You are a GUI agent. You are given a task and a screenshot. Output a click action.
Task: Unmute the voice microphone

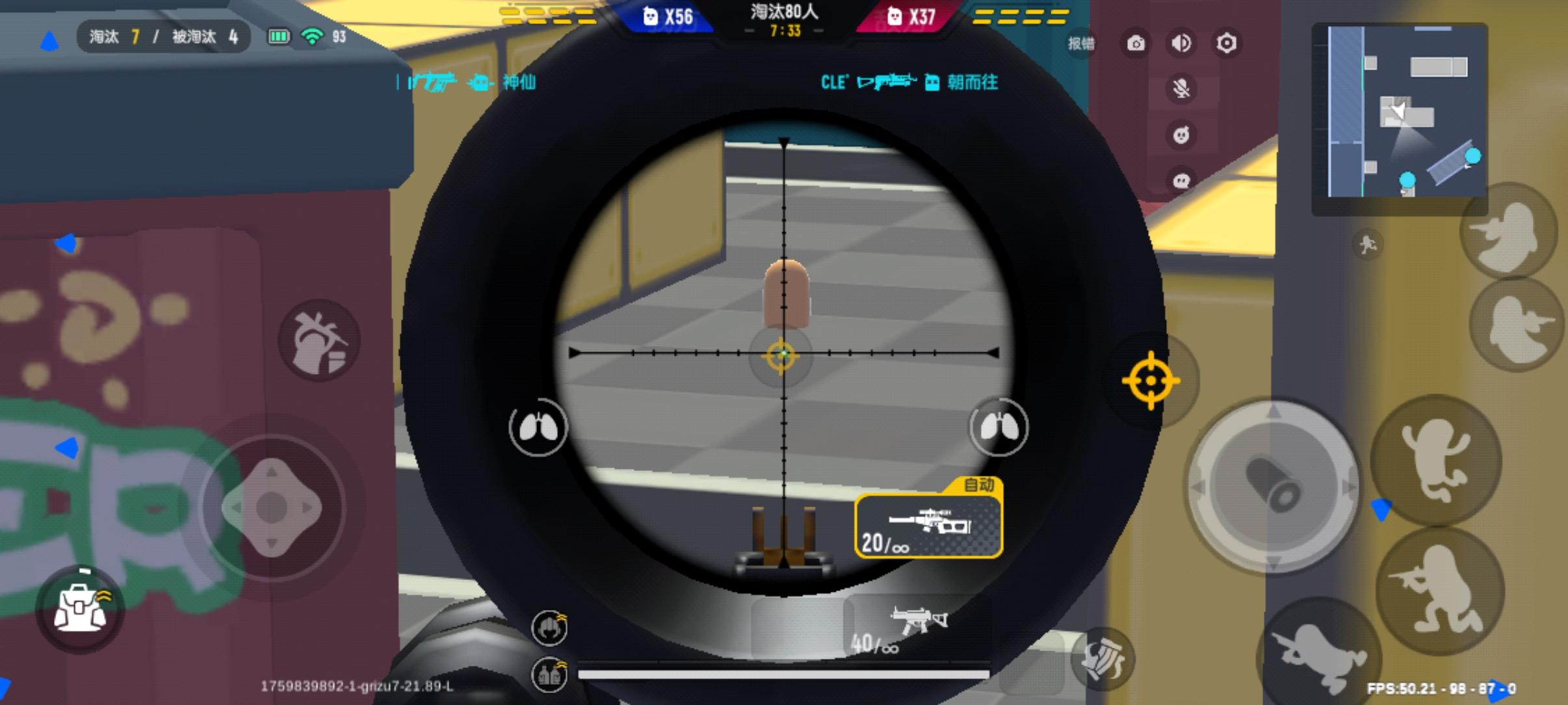pos(1182,89)
